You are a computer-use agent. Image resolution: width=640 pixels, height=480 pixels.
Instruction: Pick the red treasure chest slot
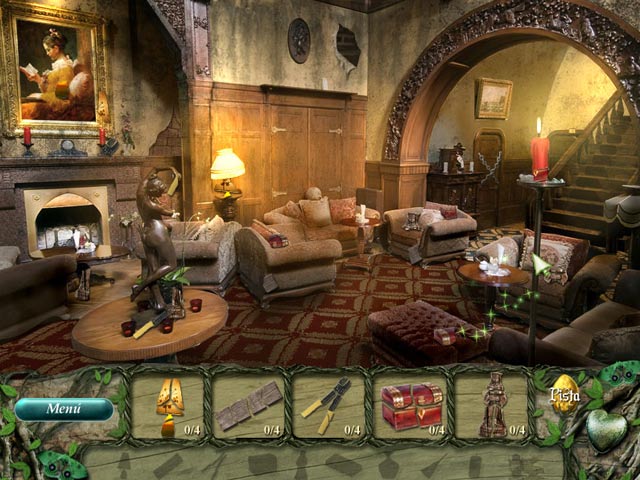410,406
